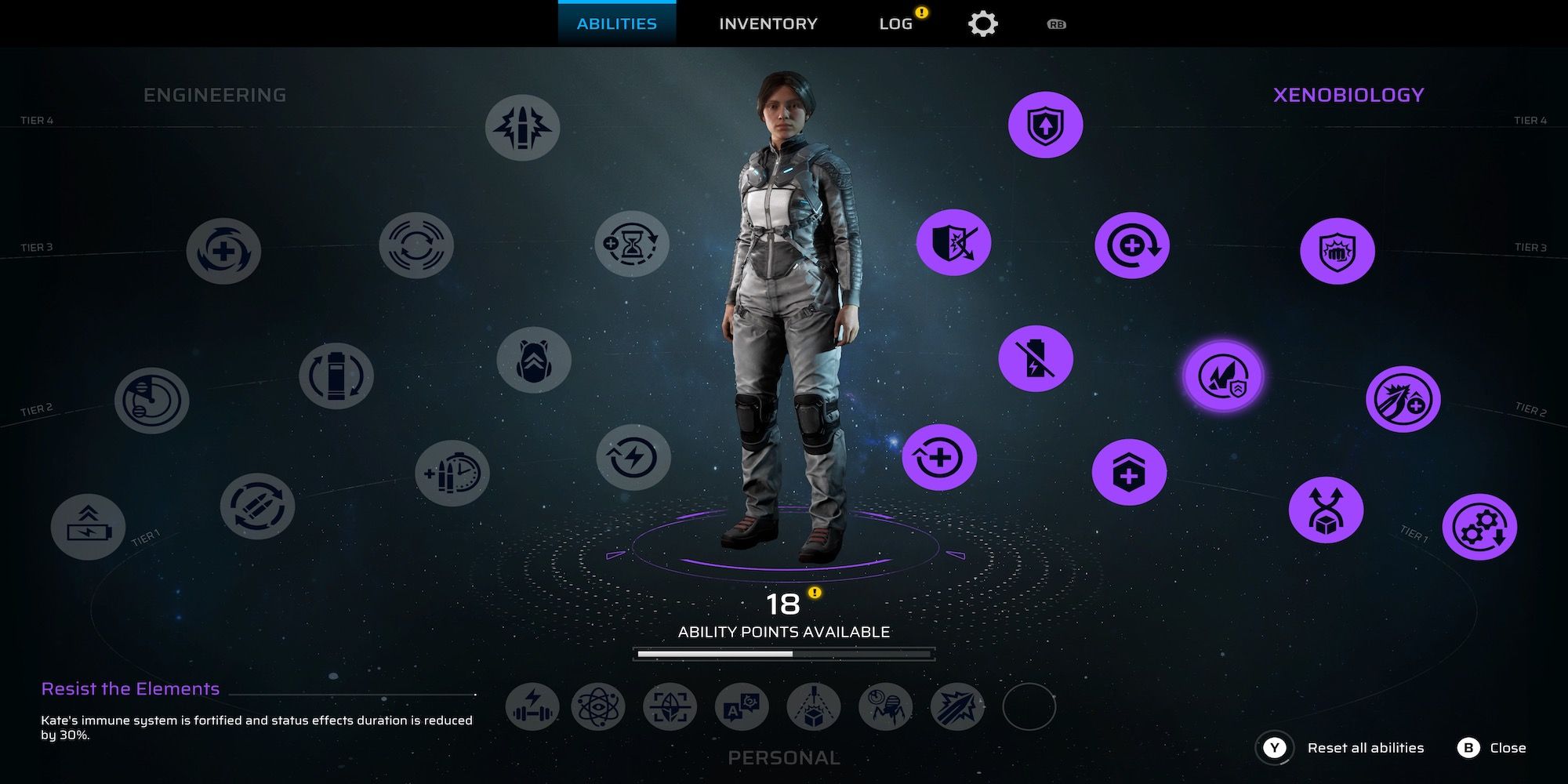1568x784 pixels.
Task: Click the atom with eye Personal icon
Action: (x=600, y=707)
